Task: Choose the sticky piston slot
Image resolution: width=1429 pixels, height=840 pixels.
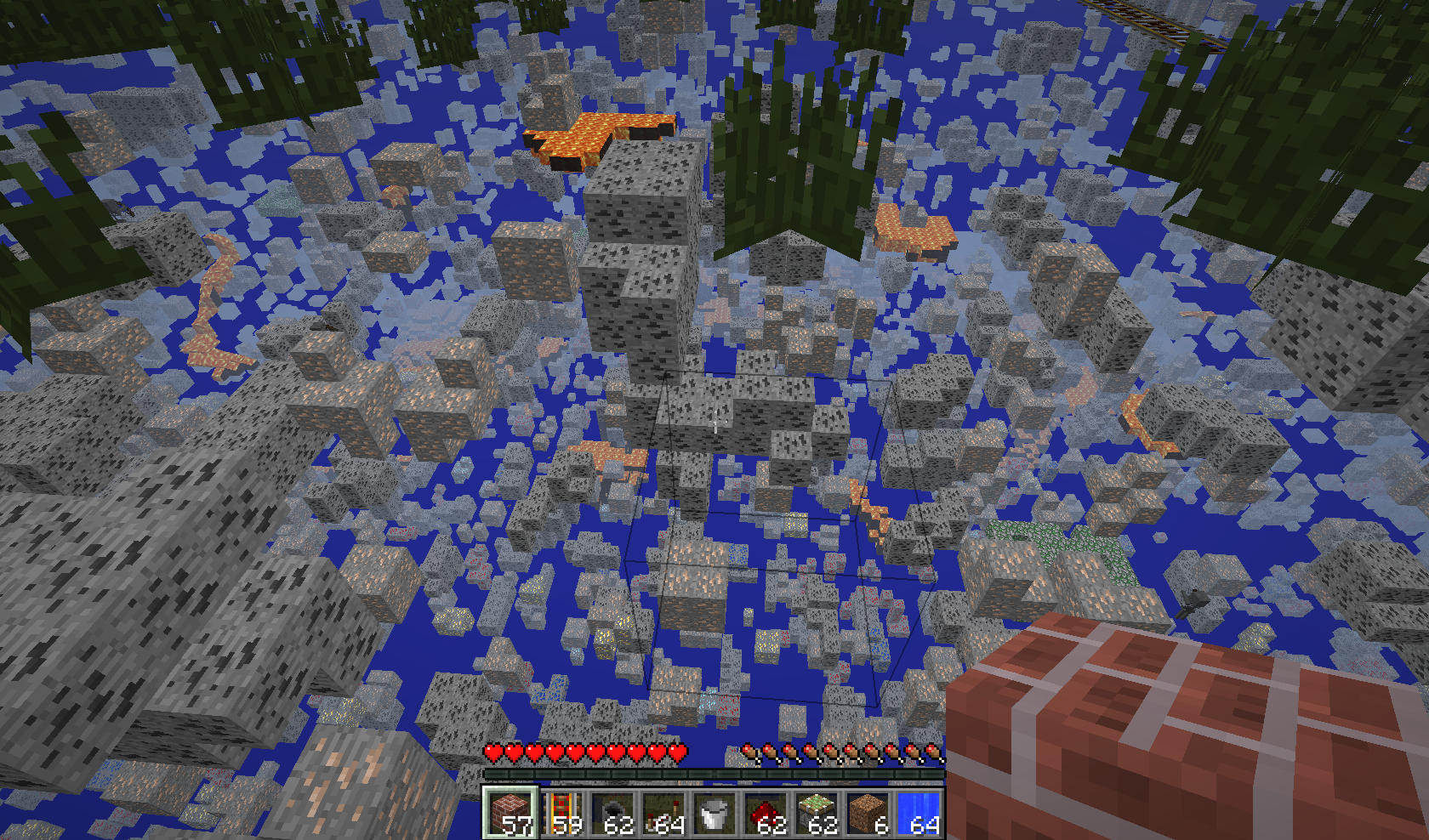Action: [x=817, y=813]
